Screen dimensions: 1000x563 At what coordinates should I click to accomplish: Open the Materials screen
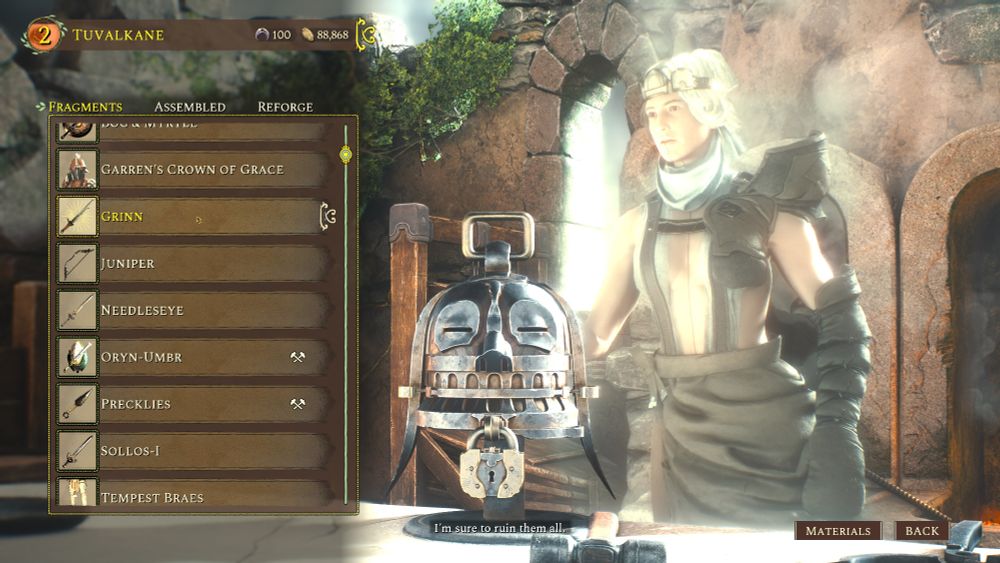coord(838,531)
